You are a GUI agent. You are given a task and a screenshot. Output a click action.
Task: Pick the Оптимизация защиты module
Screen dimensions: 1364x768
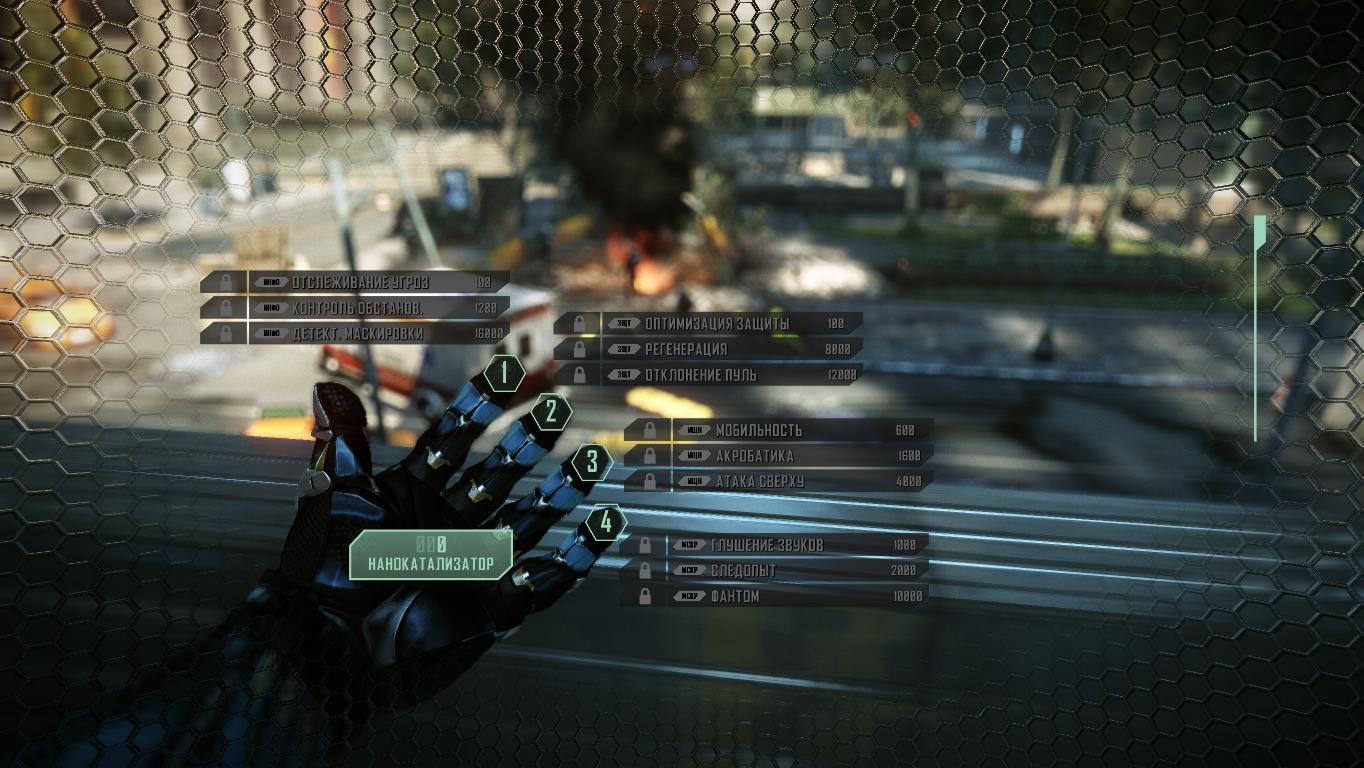click(x=716, y=324)
